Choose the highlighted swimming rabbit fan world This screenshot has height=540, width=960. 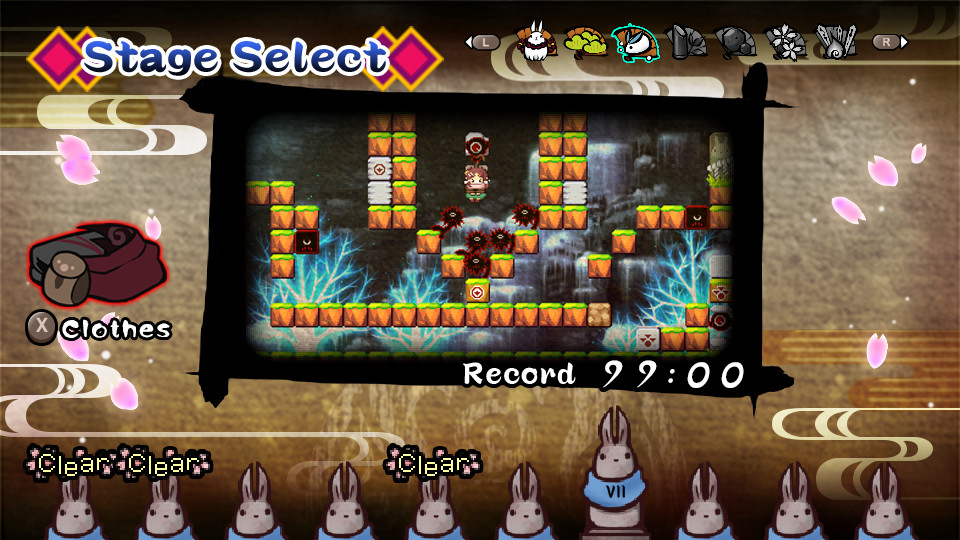click(635, 42)
